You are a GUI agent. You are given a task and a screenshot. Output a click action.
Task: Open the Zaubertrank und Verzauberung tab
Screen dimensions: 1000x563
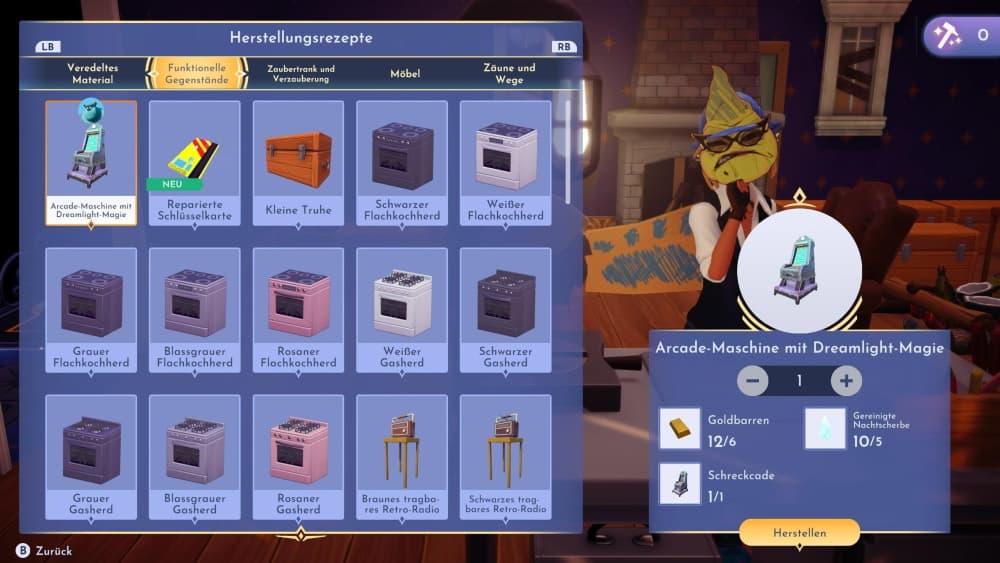[301, 73]
